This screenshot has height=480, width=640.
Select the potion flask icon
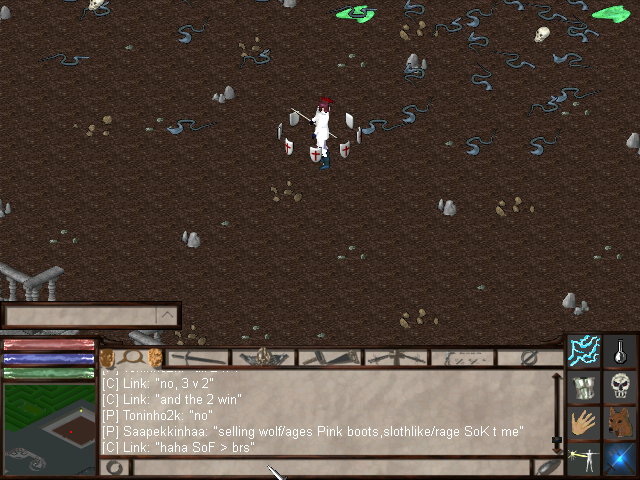point(621,351)
